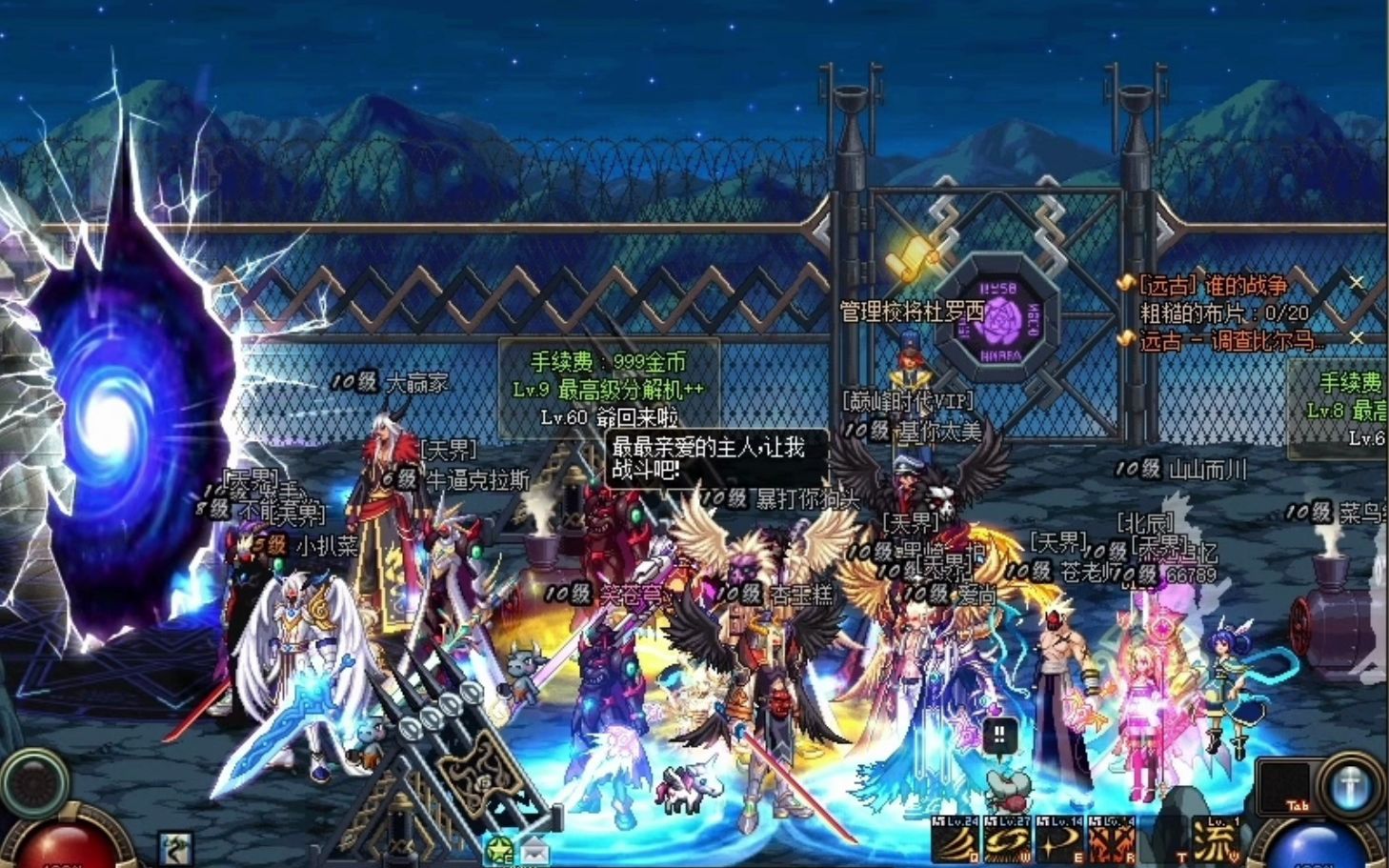Activate the Lv.14 sparkle slash skill
The height and width of the screenshot is (868, 1389).
(1058, 842)
